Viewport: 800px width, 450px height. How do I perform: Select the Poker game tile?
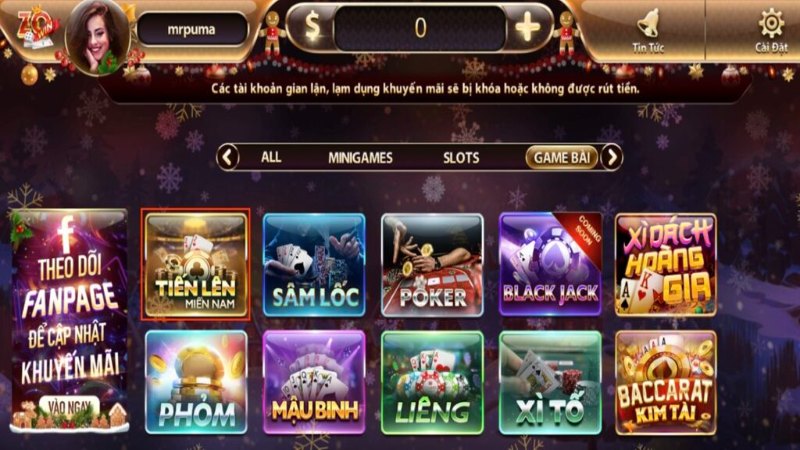coord(432,265)
